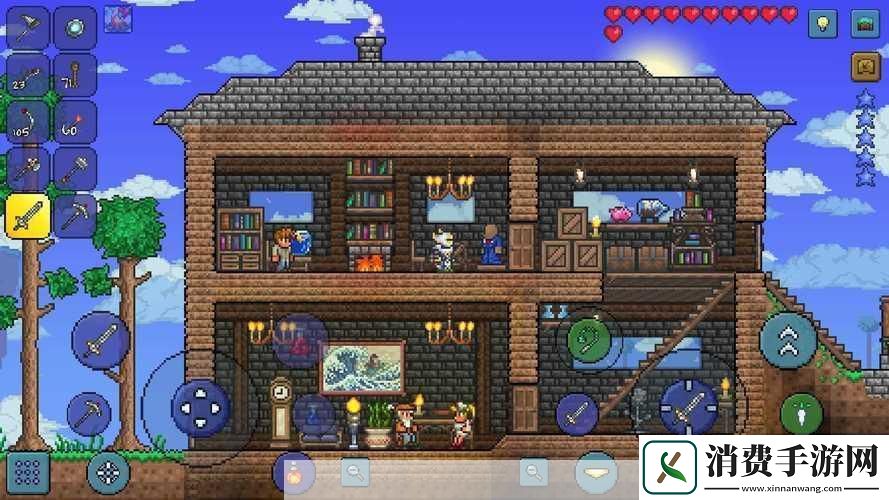Screen dimensions: 889x500
Task: Open the teal chest icon button
Action: click(866, 23)
